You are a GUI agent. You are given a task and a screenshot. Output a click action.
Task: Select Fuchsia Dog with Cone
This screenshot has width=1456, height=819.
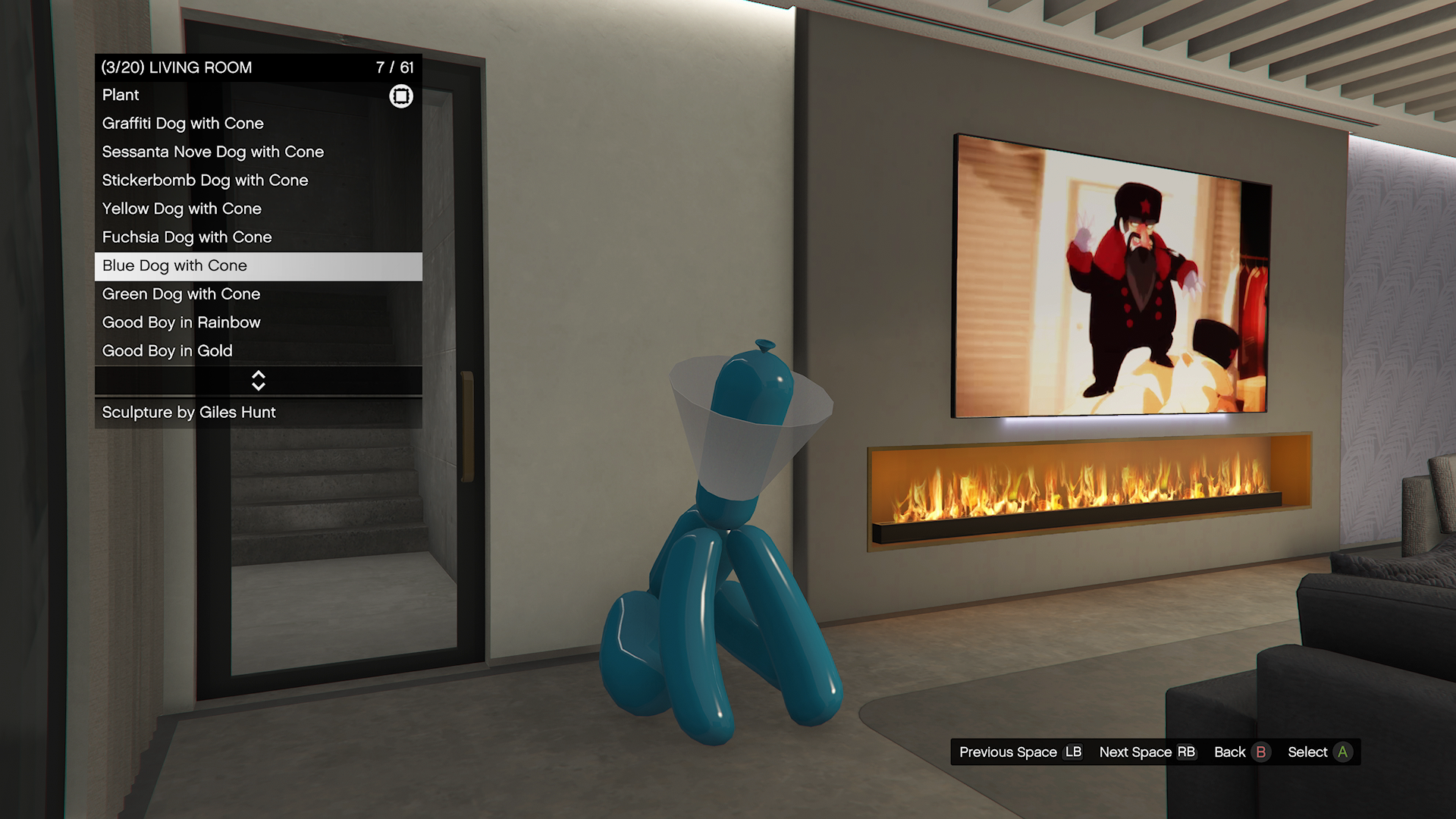coord(258,237)
